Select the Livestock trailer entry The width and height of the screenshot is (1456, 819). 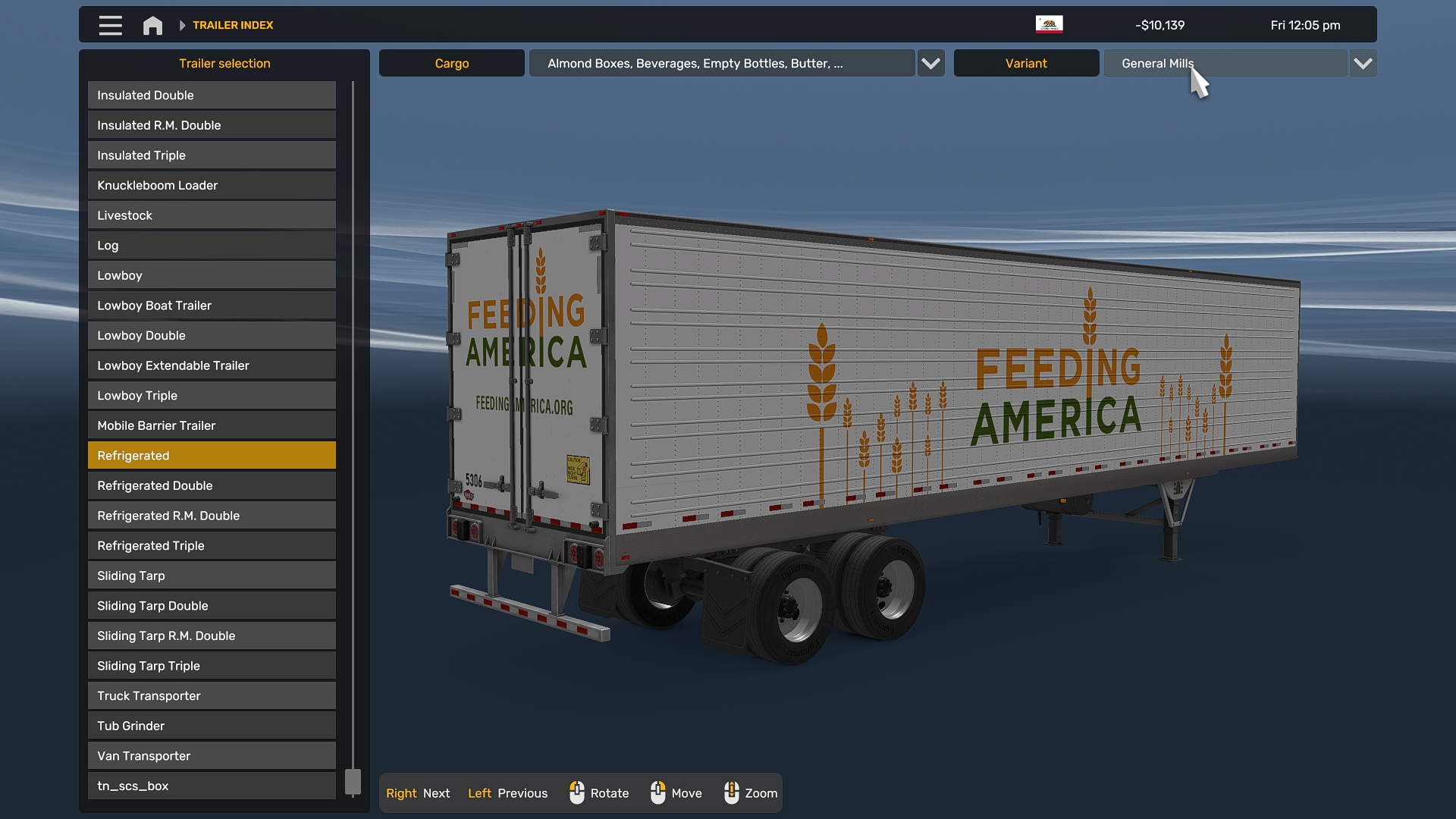click(212, 215)
